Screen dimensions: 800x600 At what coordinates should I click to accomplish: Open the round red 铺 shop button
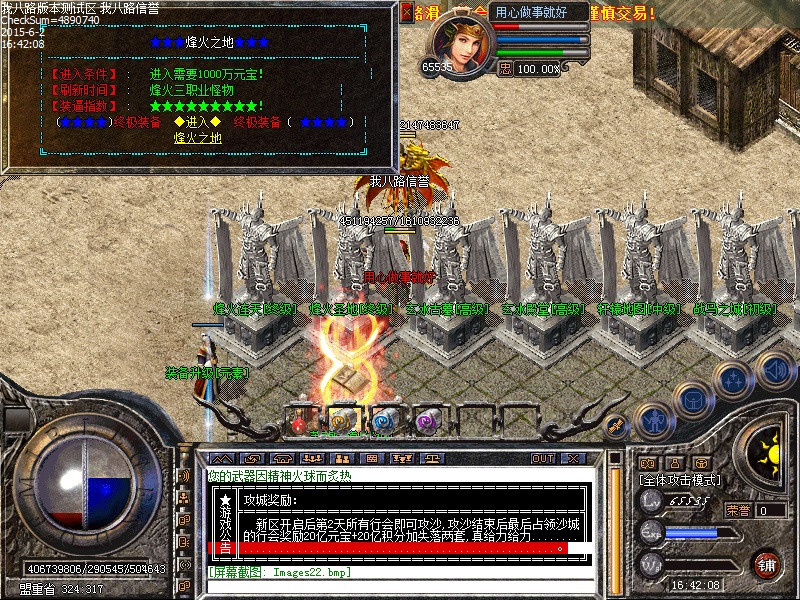(767, 565)
